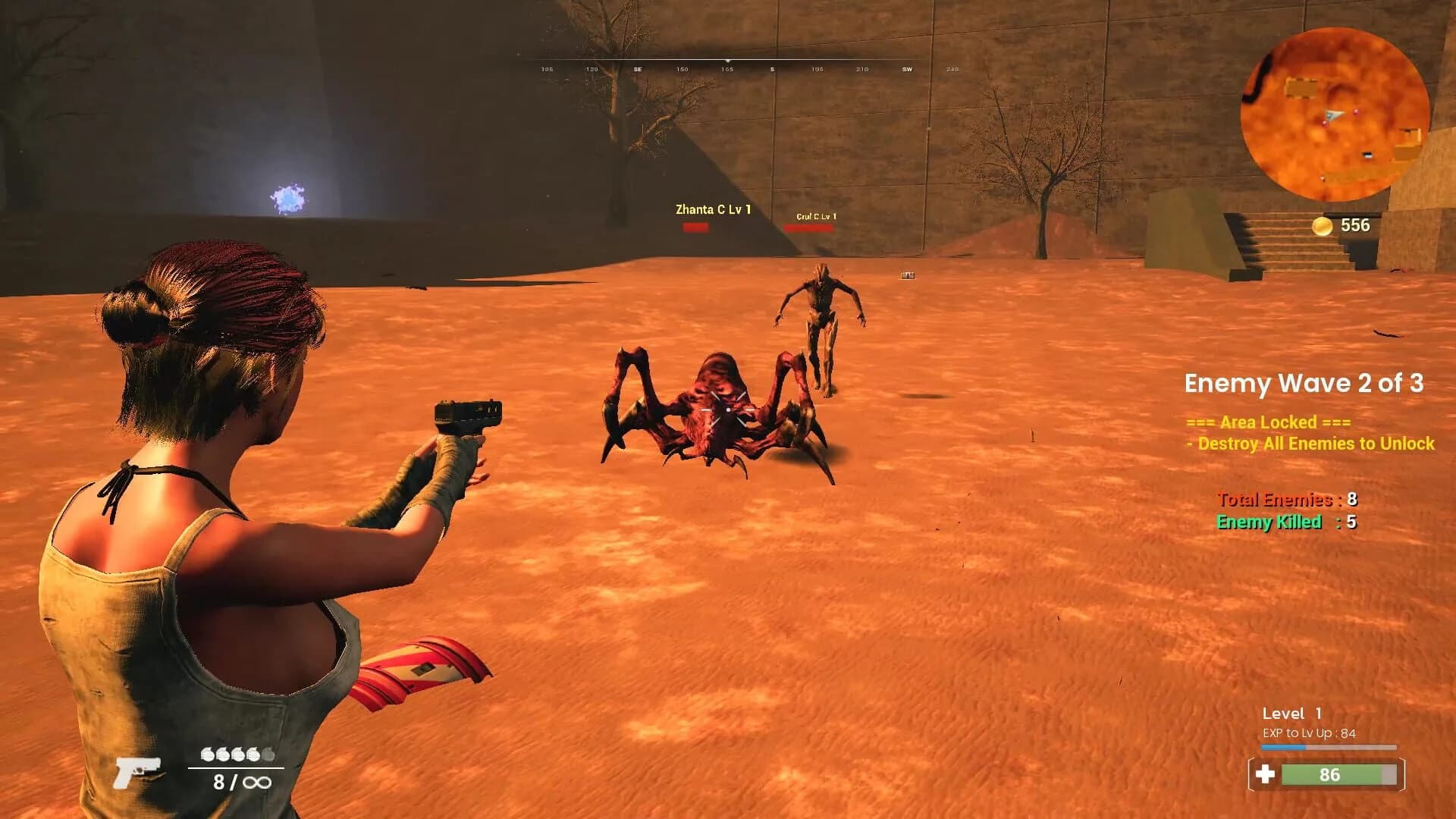Click the infinity symbol in the ammo display

[x=258, y=783]
